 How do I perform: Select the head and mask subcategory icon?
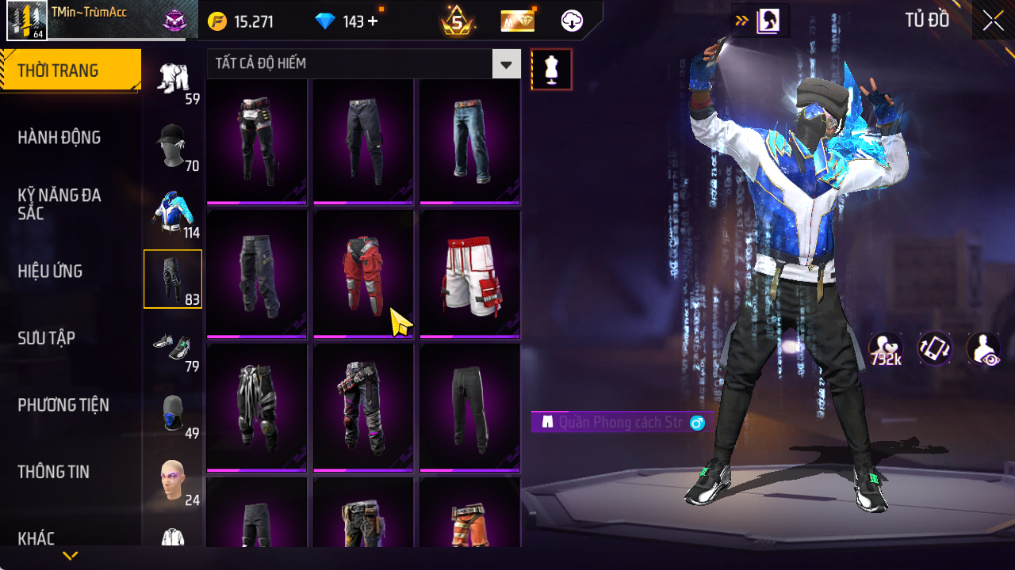click(172, 146)
